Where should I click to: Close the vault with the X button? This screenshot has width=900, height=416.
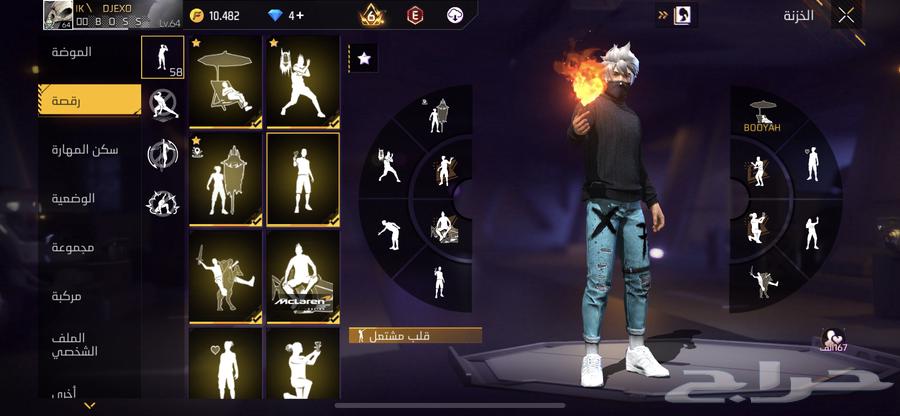click(x=846, y=15)
